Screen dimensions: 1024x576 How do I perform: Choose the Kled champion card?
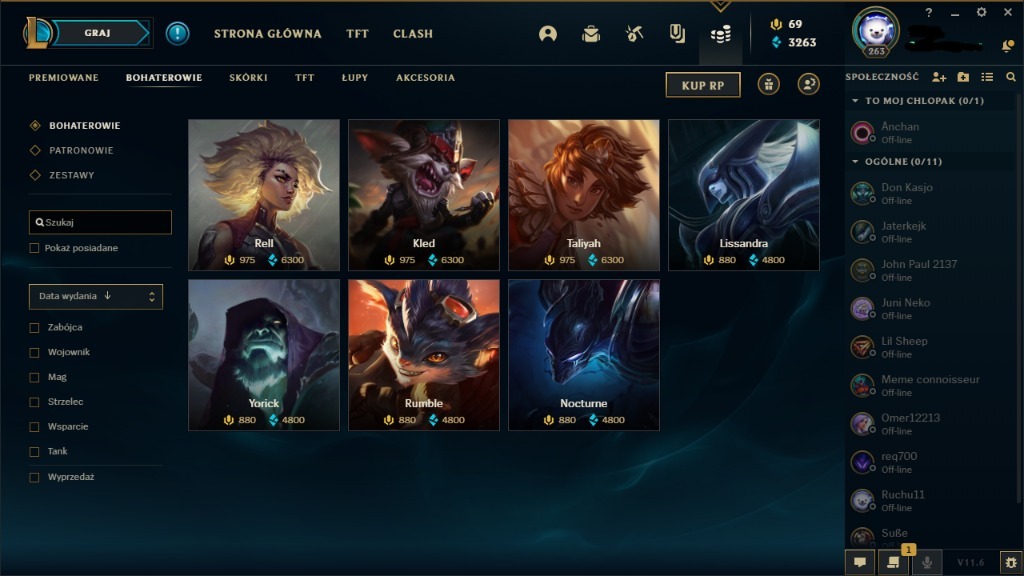pyautogui.click(x=424, y=195)
